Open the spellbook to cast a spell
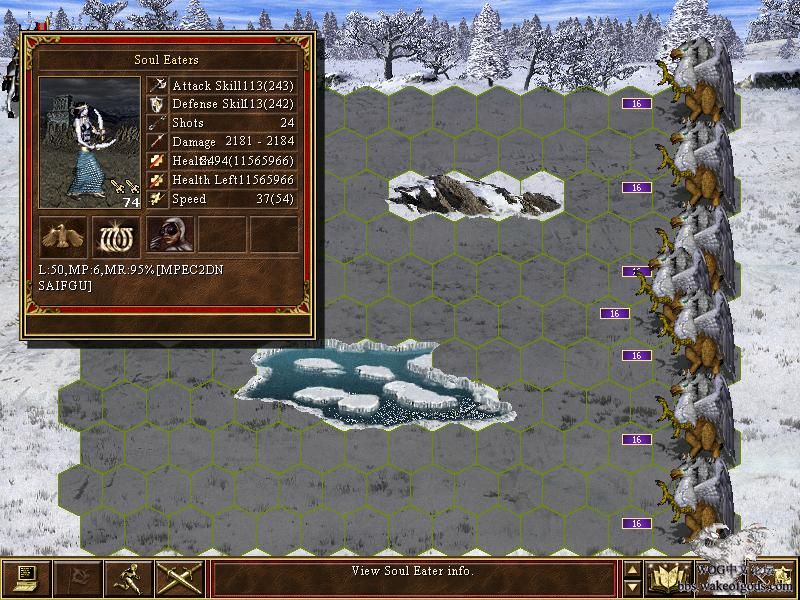This screenshot has width=800, height=600. coord(667,577)
